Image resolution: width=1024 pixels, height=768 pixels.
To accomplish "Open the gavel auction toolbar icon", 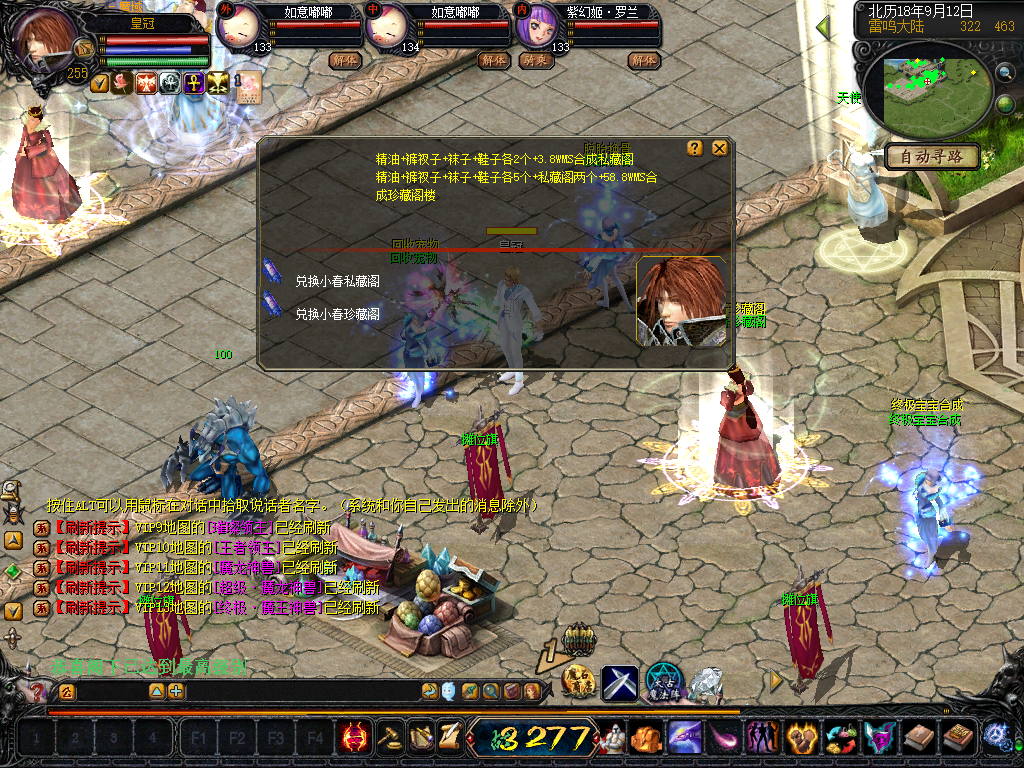I will click(388, 738).
